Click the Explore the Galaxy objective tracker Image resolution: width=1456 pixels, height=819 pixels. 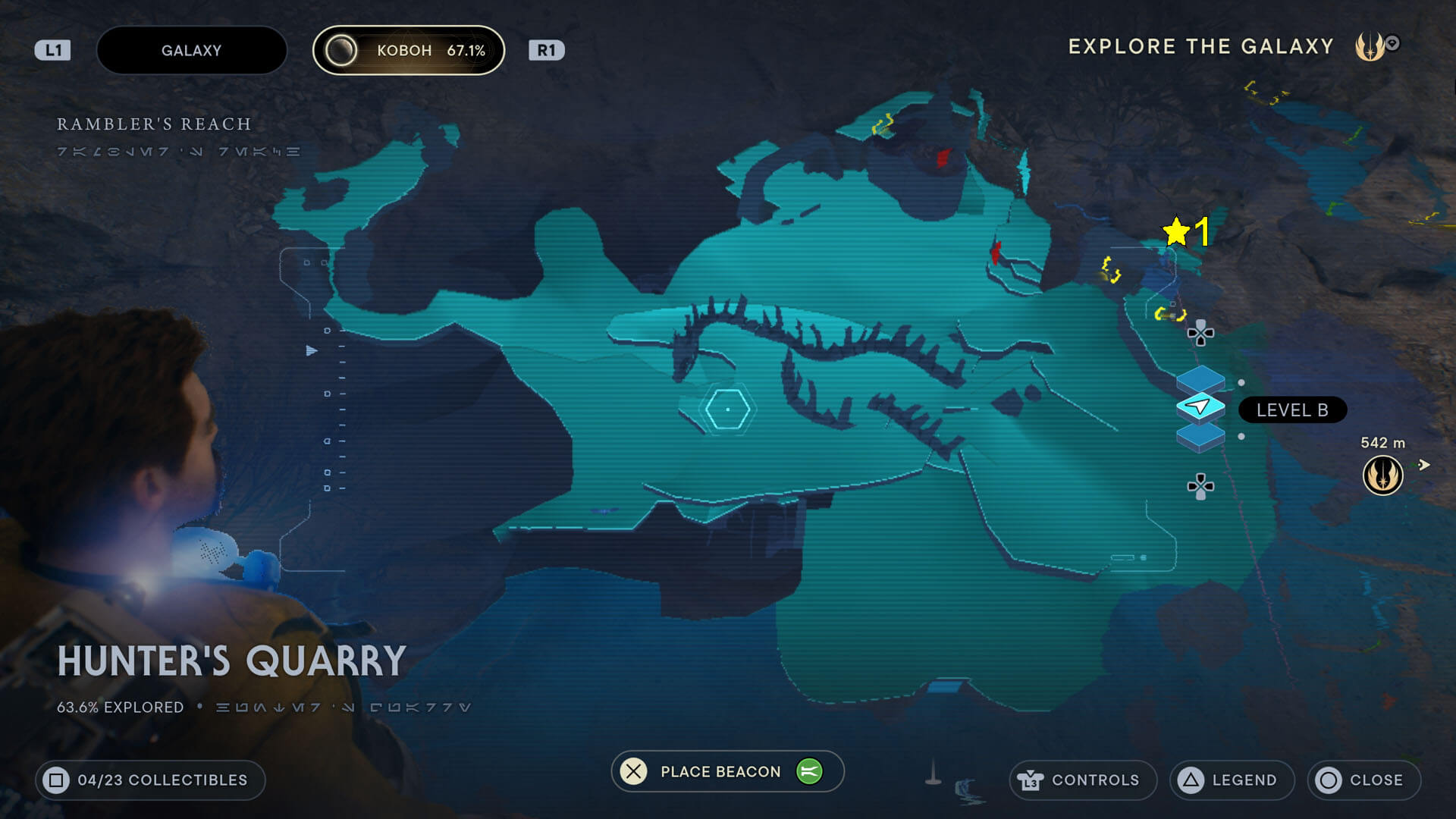click(x=1200, y=47)
